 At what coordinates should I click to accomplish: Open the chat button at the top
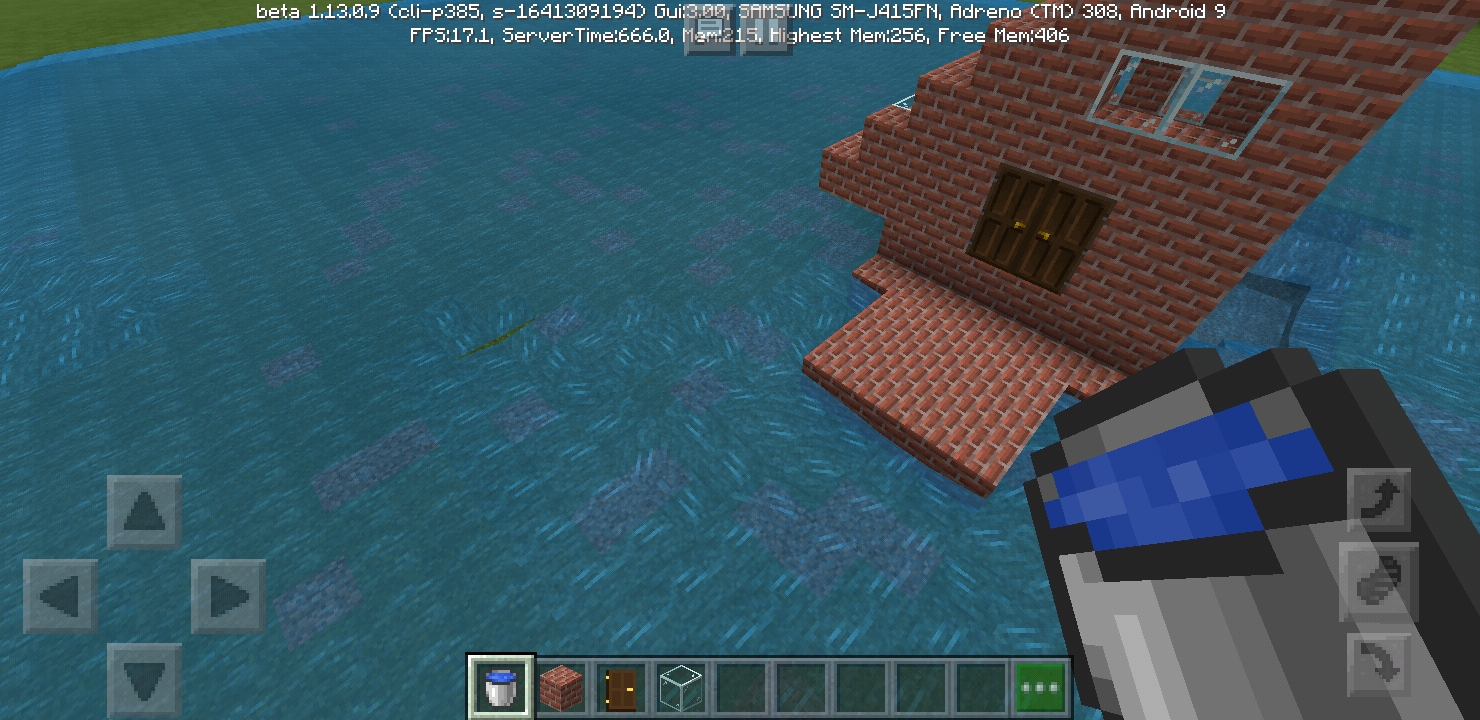(x=709, y=33)
